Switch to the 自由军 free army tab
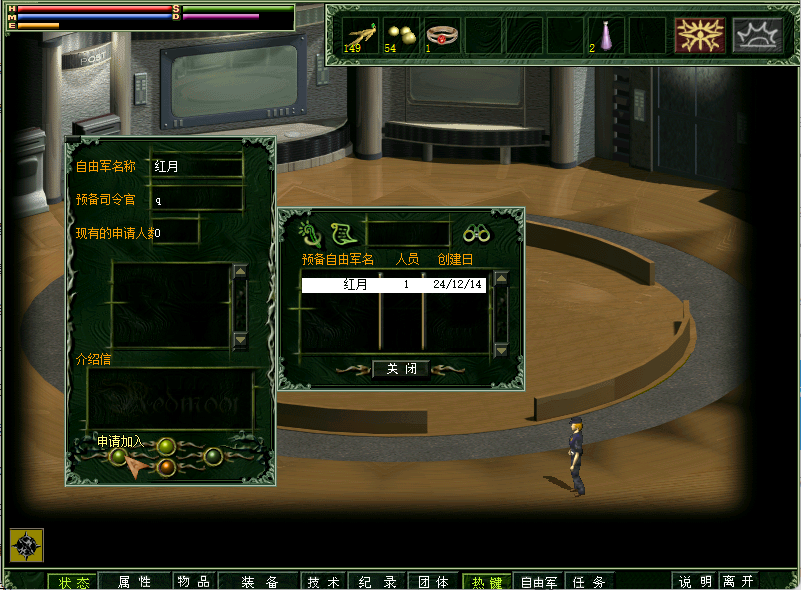Image resolution: width=801 pixels, height=590 pixels. (539, 582)
